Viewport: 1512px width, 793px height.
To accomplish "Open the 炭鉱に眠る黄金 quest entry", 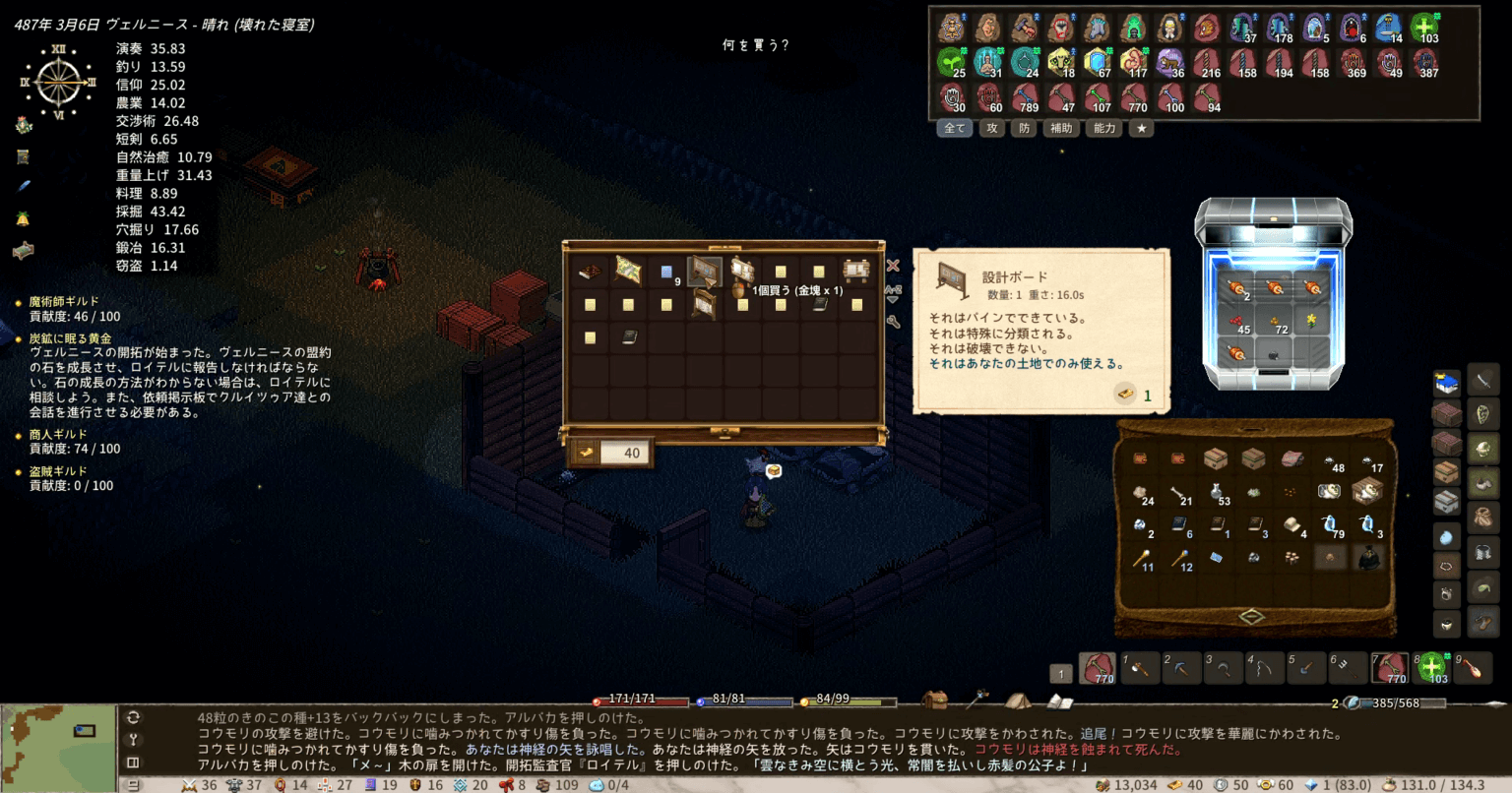I will pyautogui.click(x=70, y=338).
